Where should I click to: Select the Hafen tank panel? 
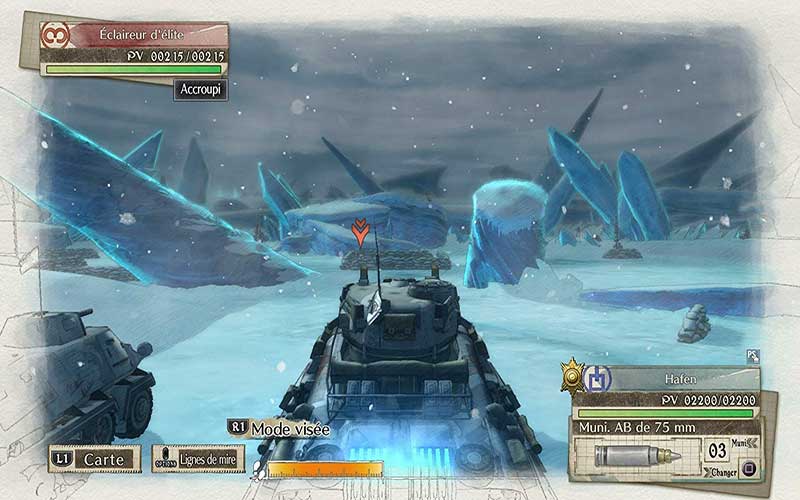click(678, 379)
